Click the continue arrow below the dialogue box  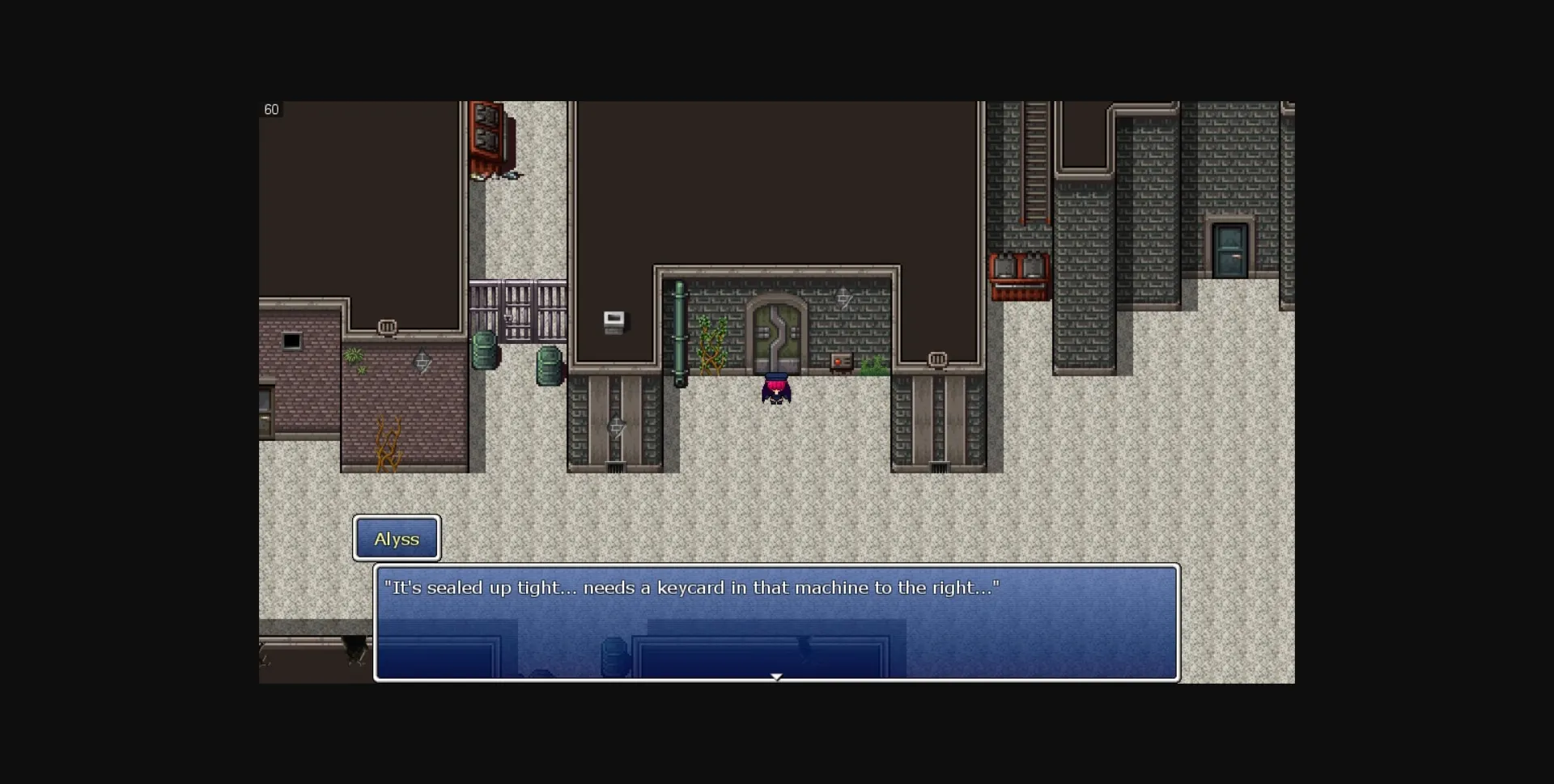tap(777, 676)
